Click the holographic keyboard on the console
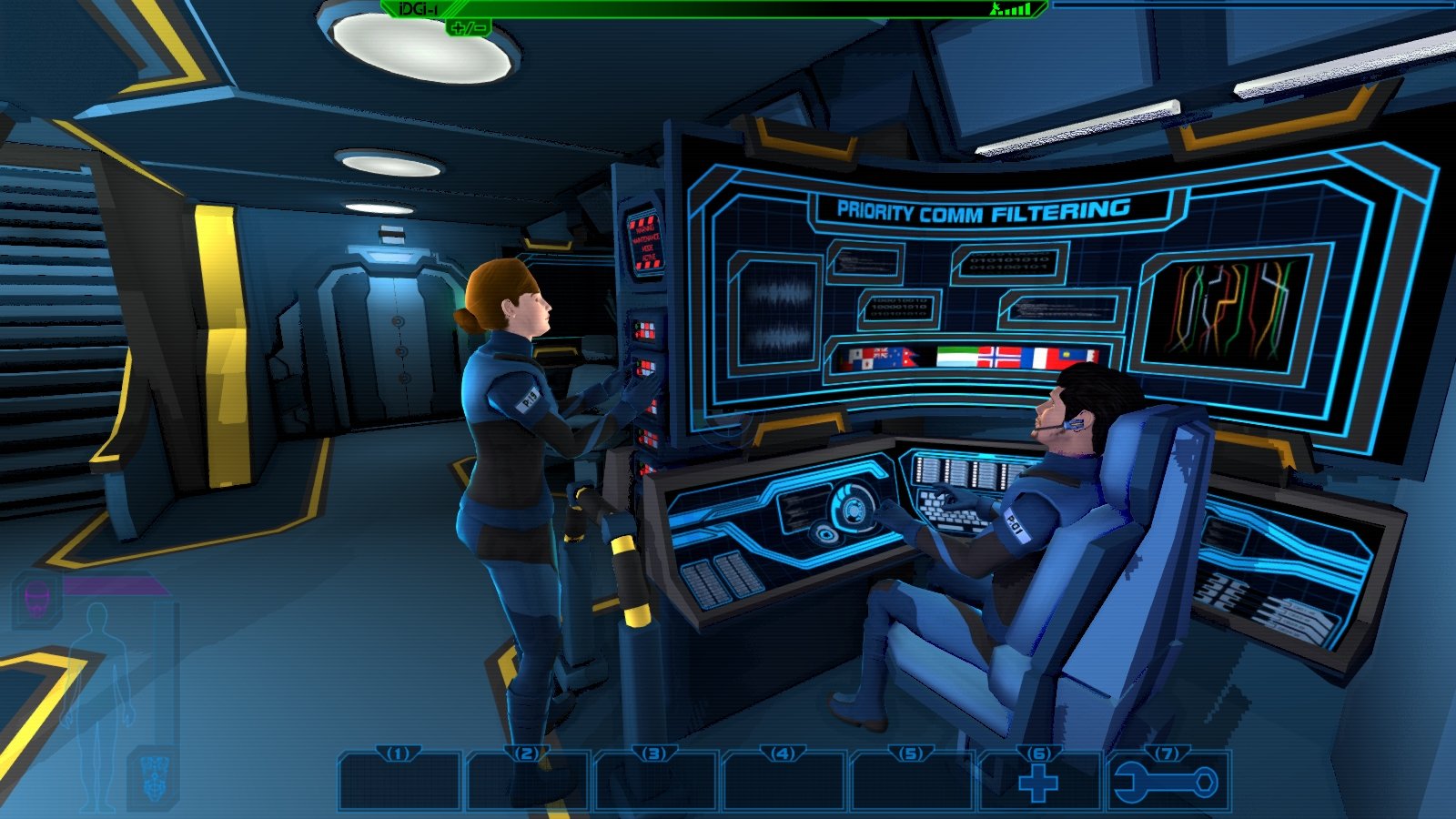 [x=946, y=516]
